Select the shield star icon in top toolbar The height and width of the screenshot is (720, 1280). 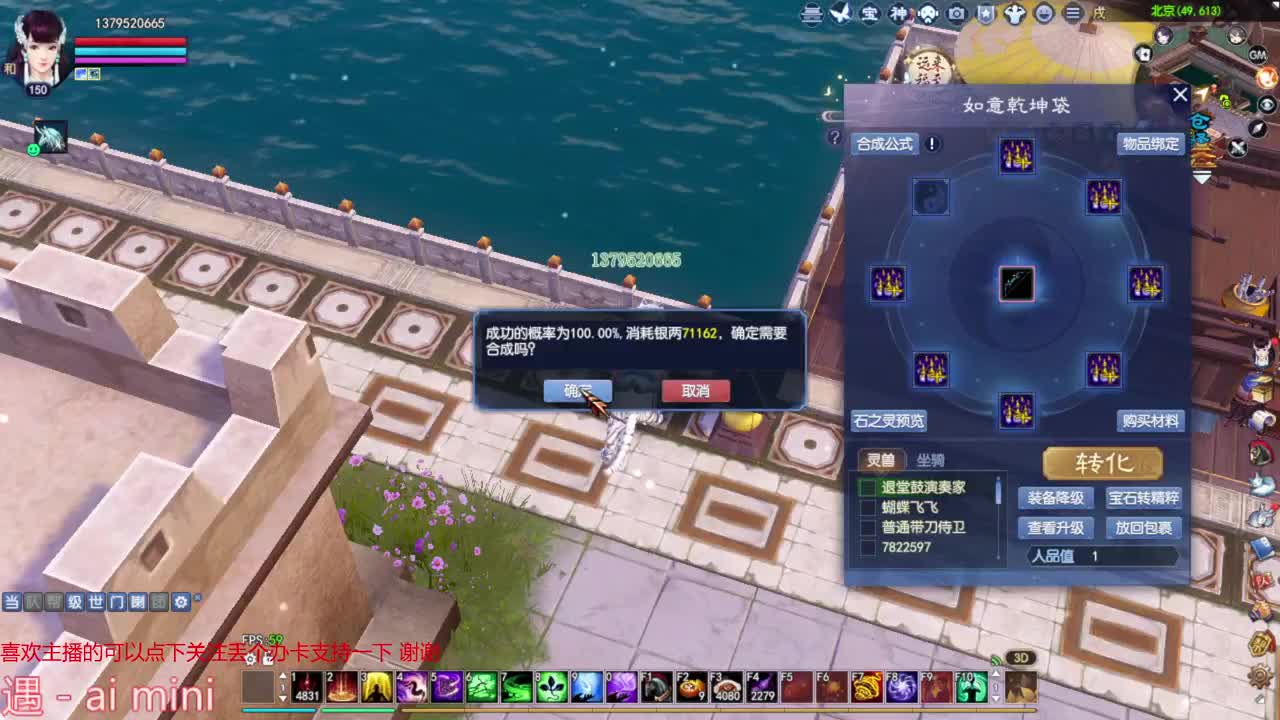[x=986, y=15]
